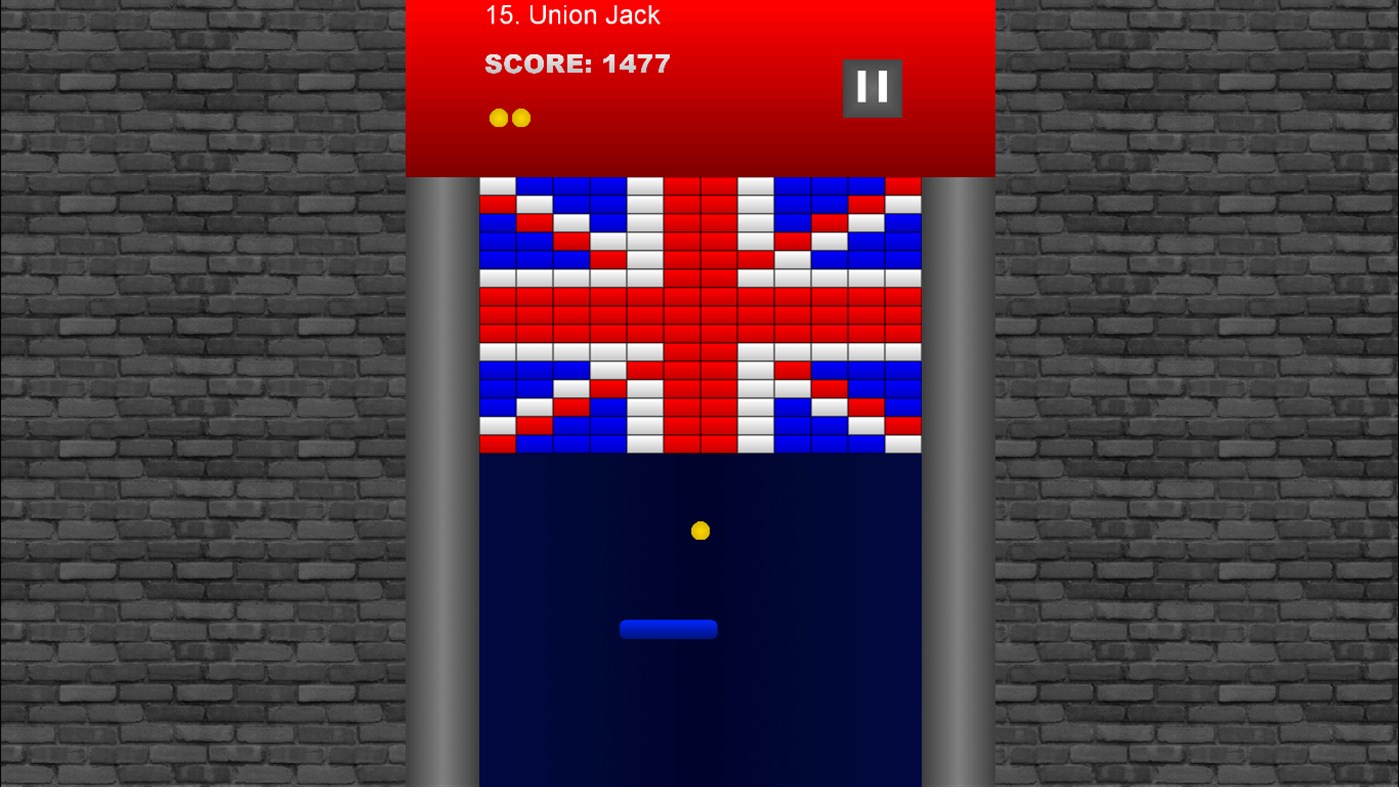Select the yellow ball in the play field

click(x=700, y=530)
